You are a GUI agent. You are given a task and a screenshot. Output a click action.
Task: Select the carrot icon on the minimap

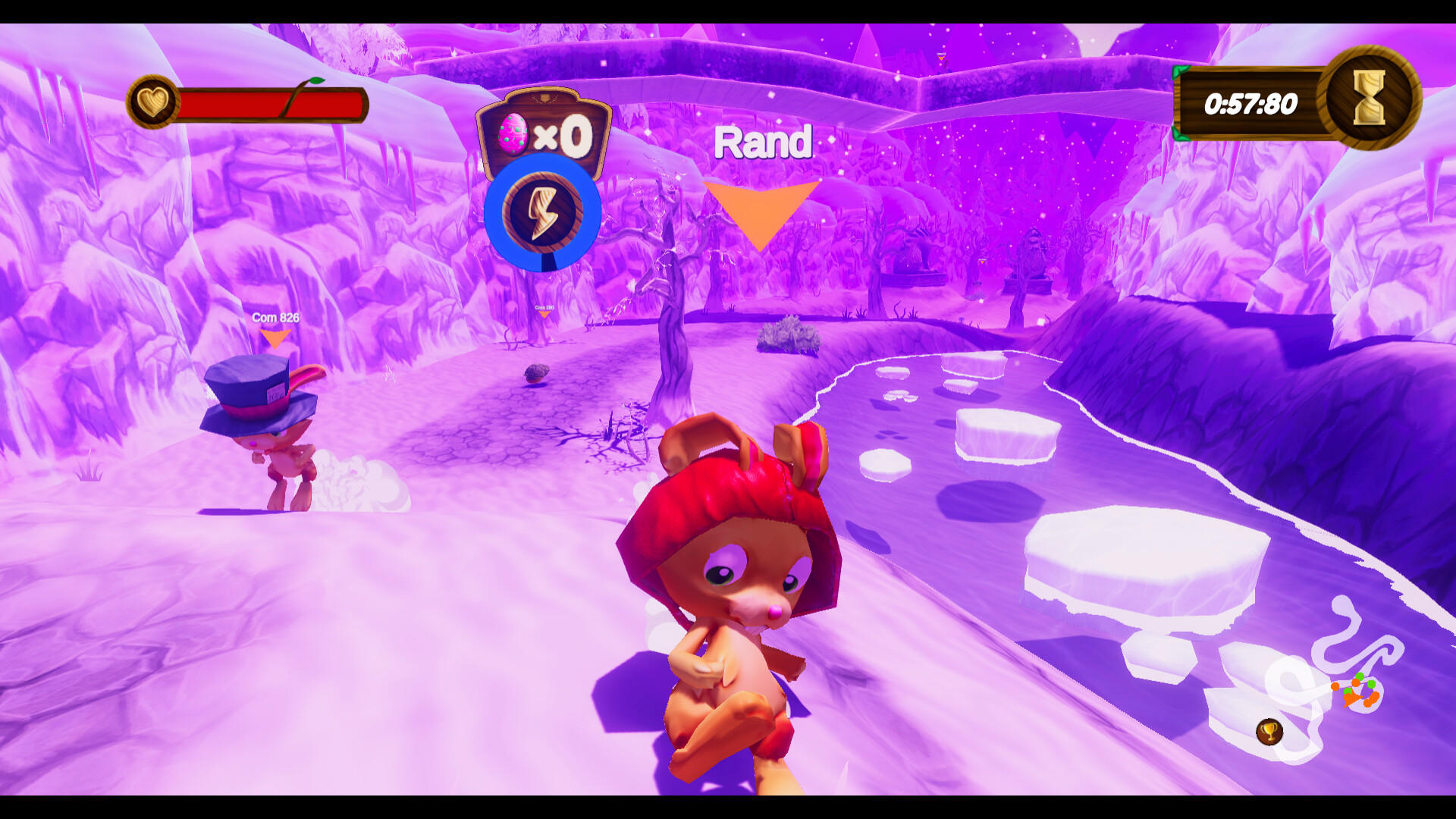[x=1351, y=699]
